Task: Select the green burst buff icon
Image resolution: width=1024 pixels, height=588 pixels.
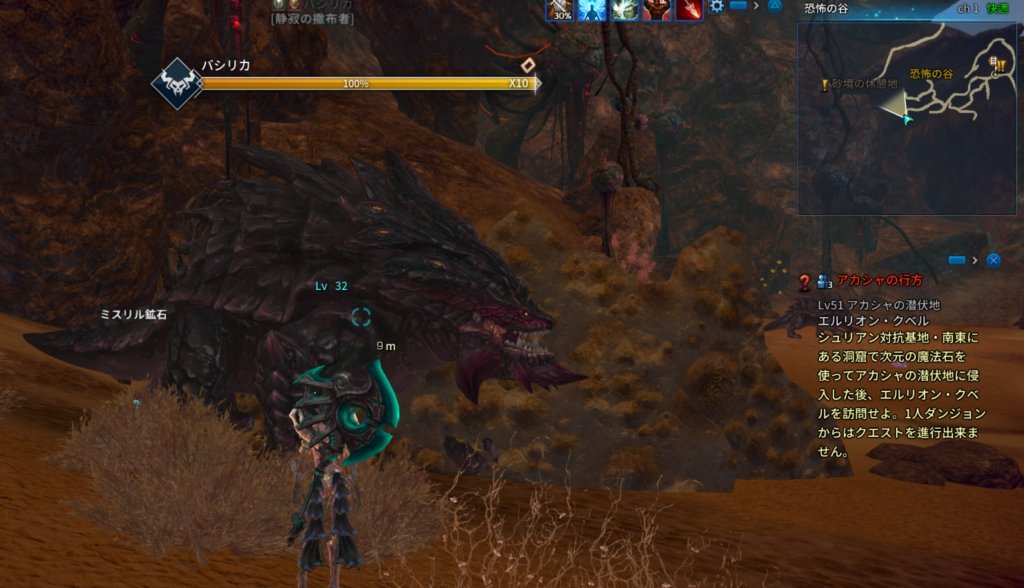Action: coord(625,9)
